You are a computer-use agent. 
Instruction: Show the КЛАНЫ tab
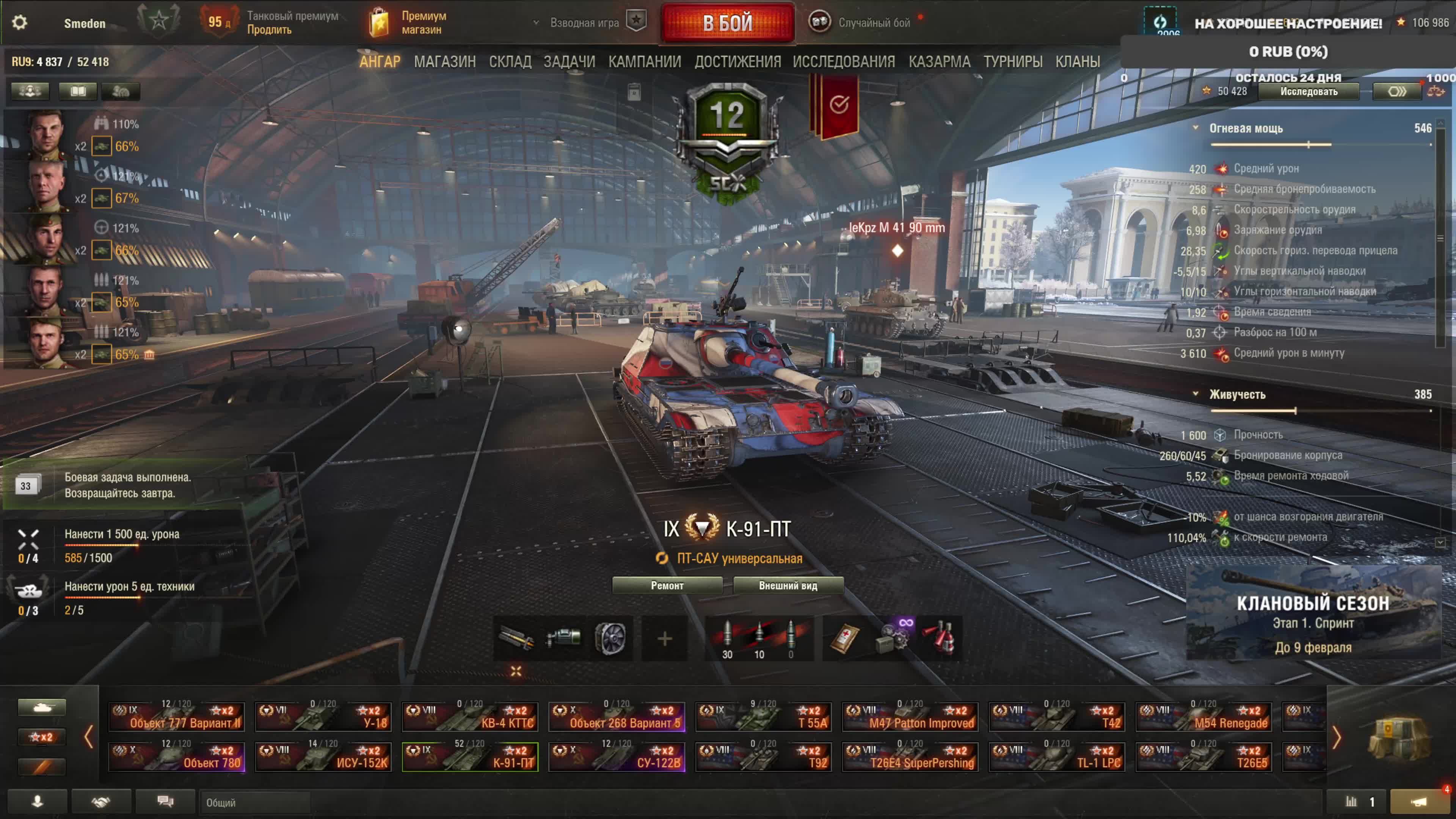(1077, 61)
